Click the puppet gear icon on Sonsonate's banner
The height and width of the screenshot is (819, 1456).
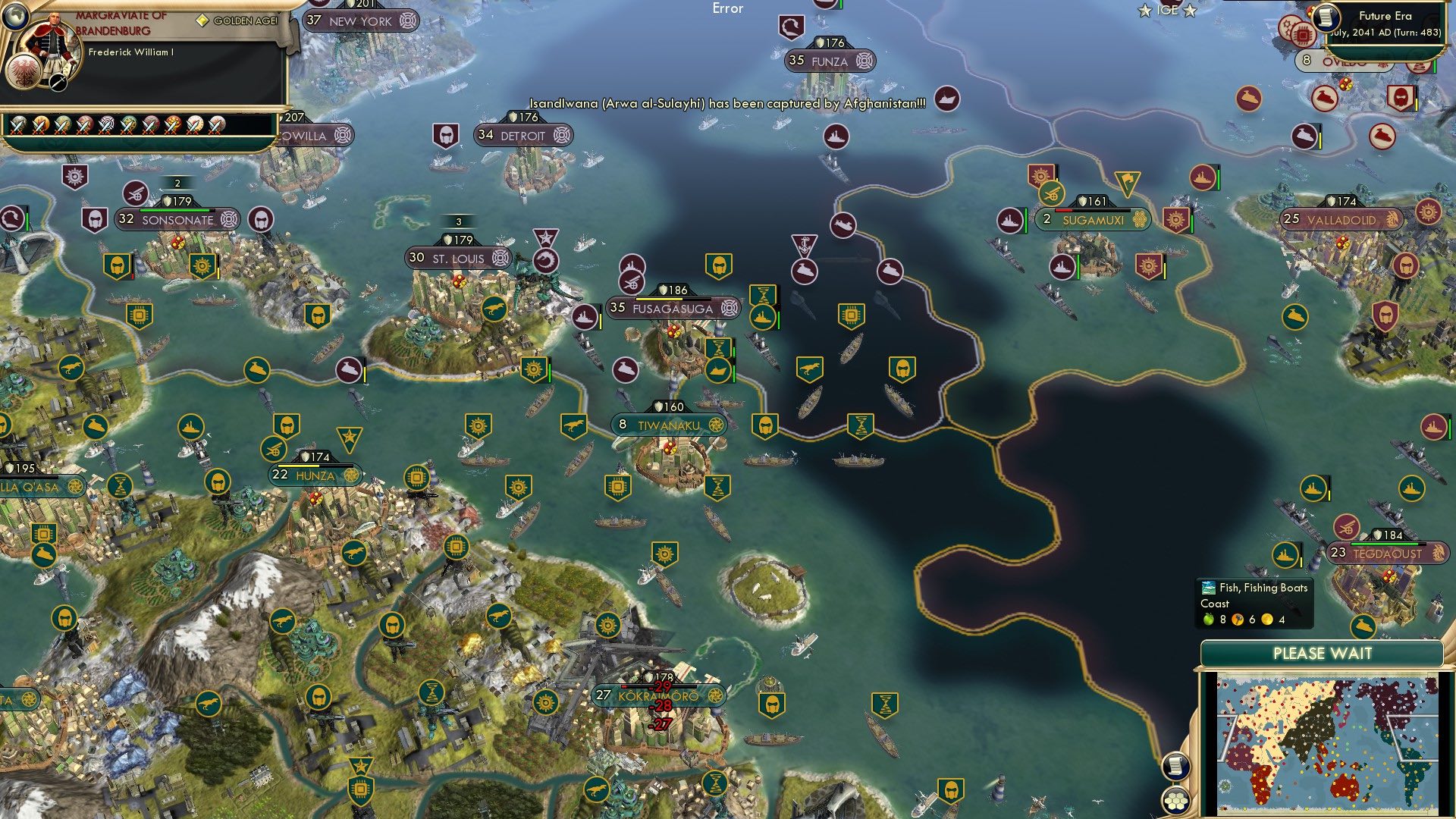coord(227,220)
